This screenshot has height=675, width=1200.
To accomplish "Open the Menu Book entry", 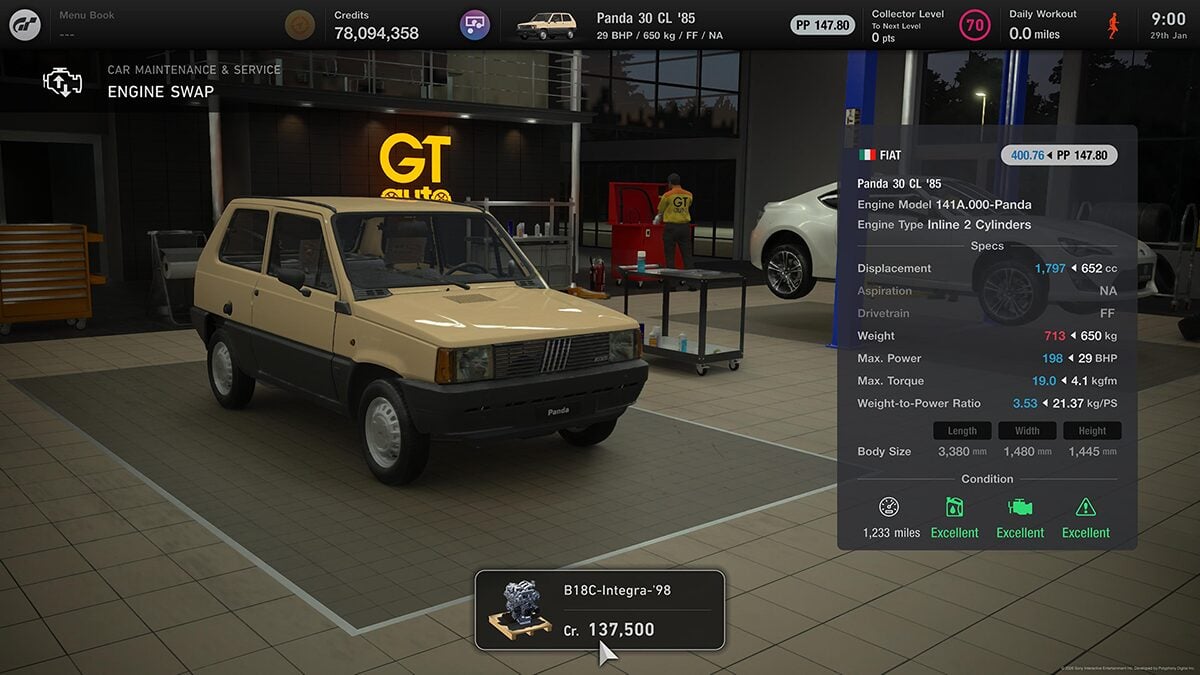I will 87,25.
